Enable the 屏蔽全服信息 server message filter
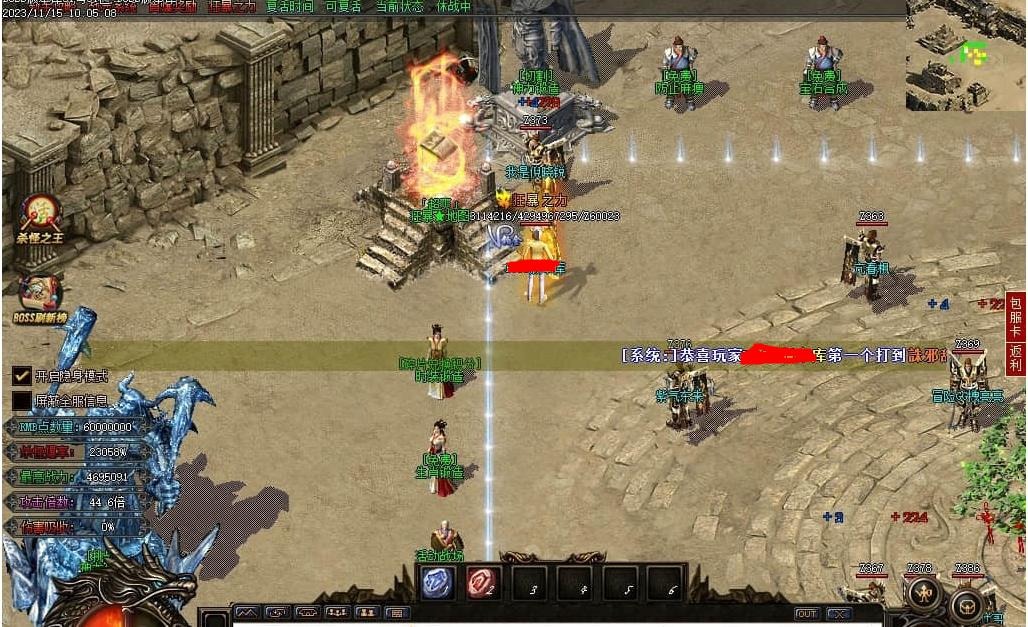This screenshot has height=627, width=1028. tap(21, 401)
